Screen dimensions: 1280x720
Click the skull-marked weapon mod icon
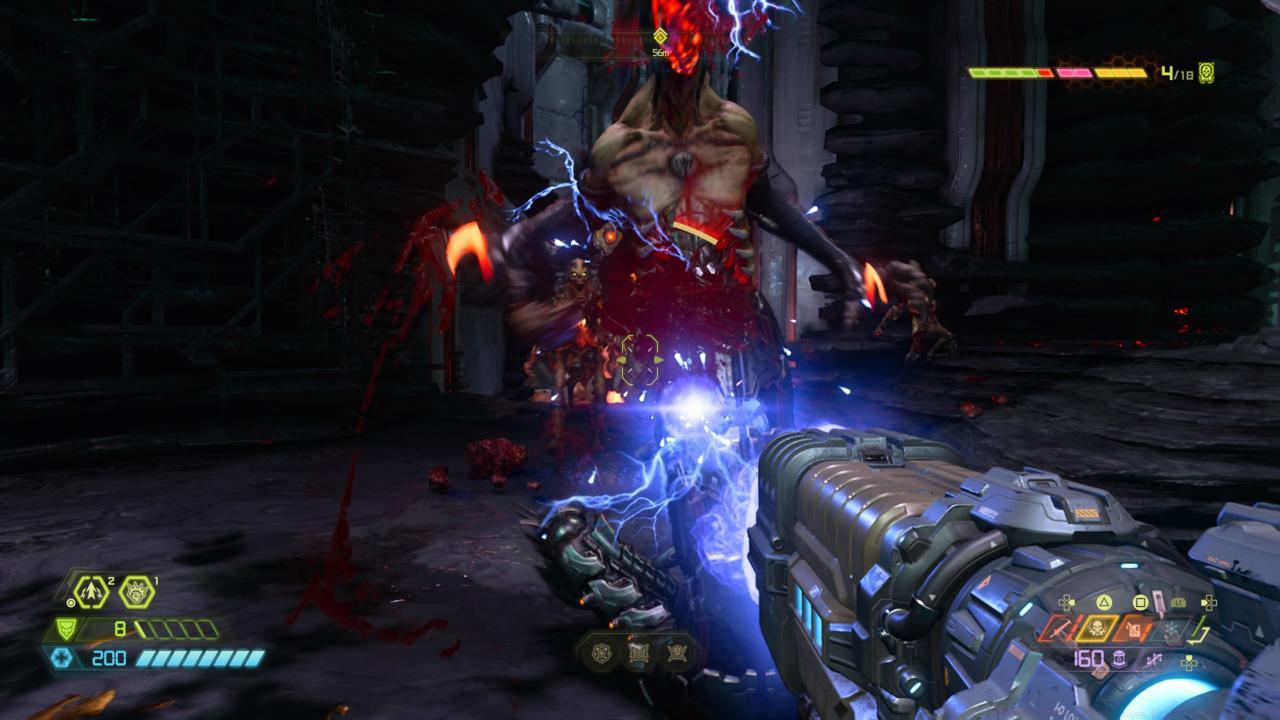1096,627
